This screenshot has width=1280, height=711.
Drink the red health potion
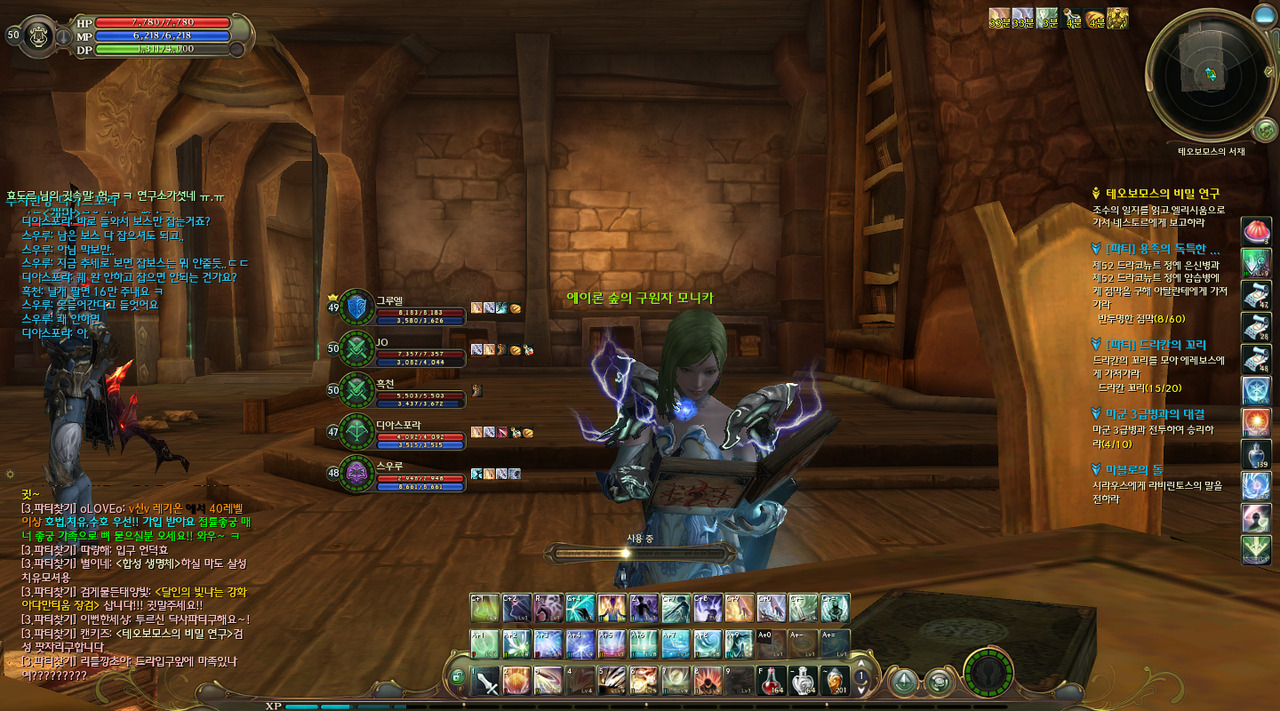772,681
